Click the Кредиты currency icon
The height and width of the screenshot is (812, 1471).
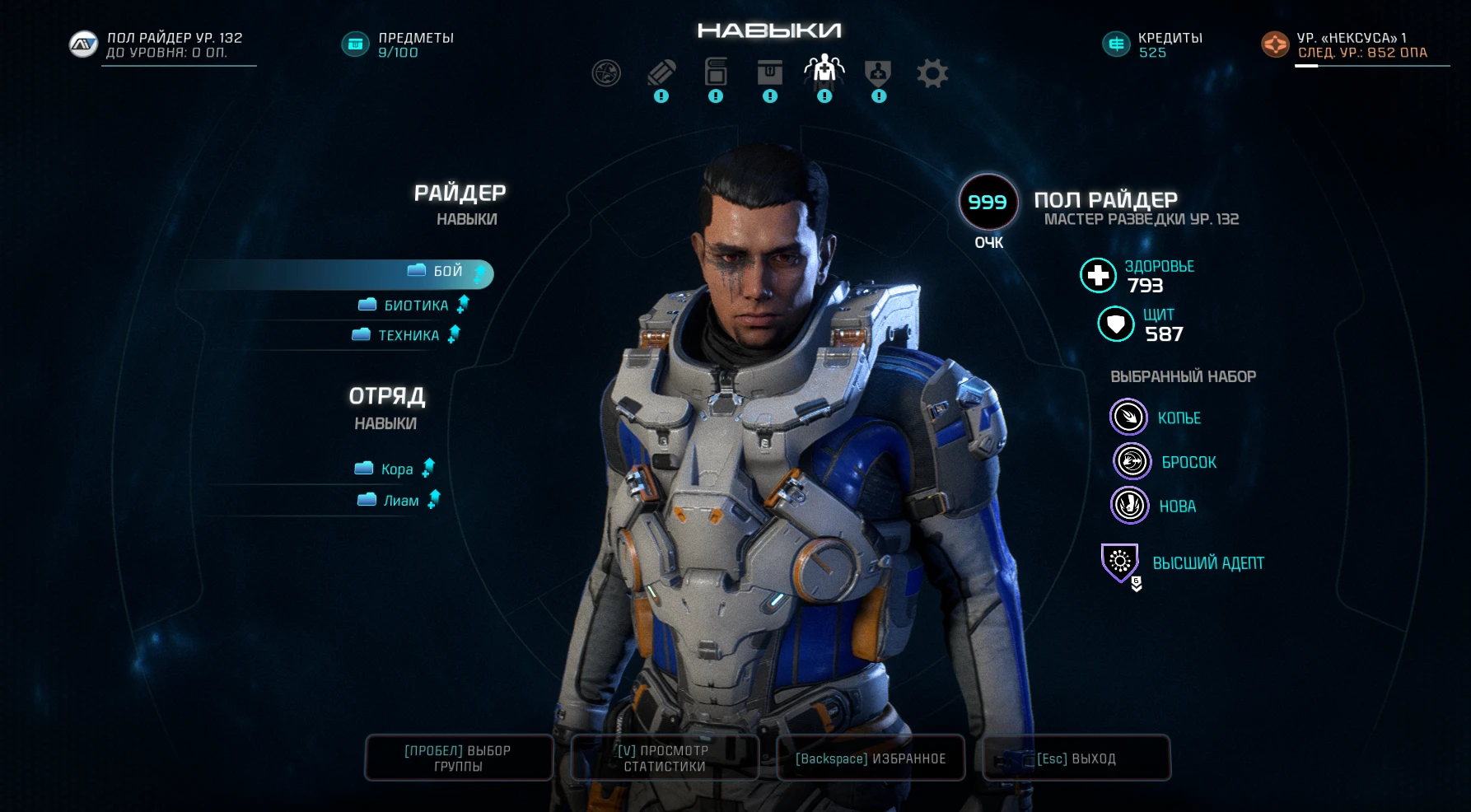[1116, 44]
